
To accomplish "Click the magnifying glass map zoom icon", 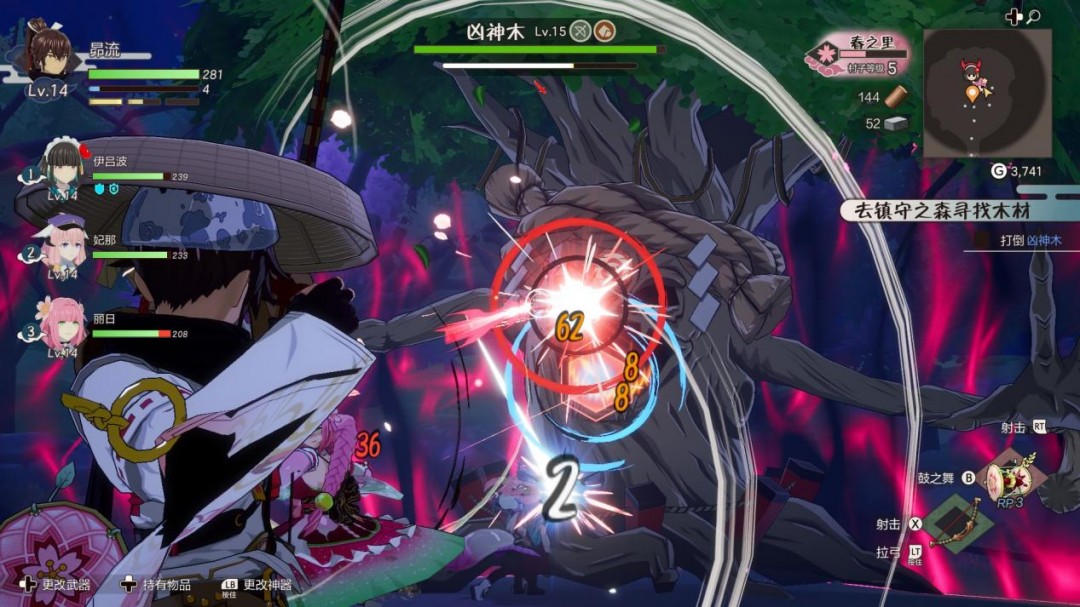I will click(1034, 16).
